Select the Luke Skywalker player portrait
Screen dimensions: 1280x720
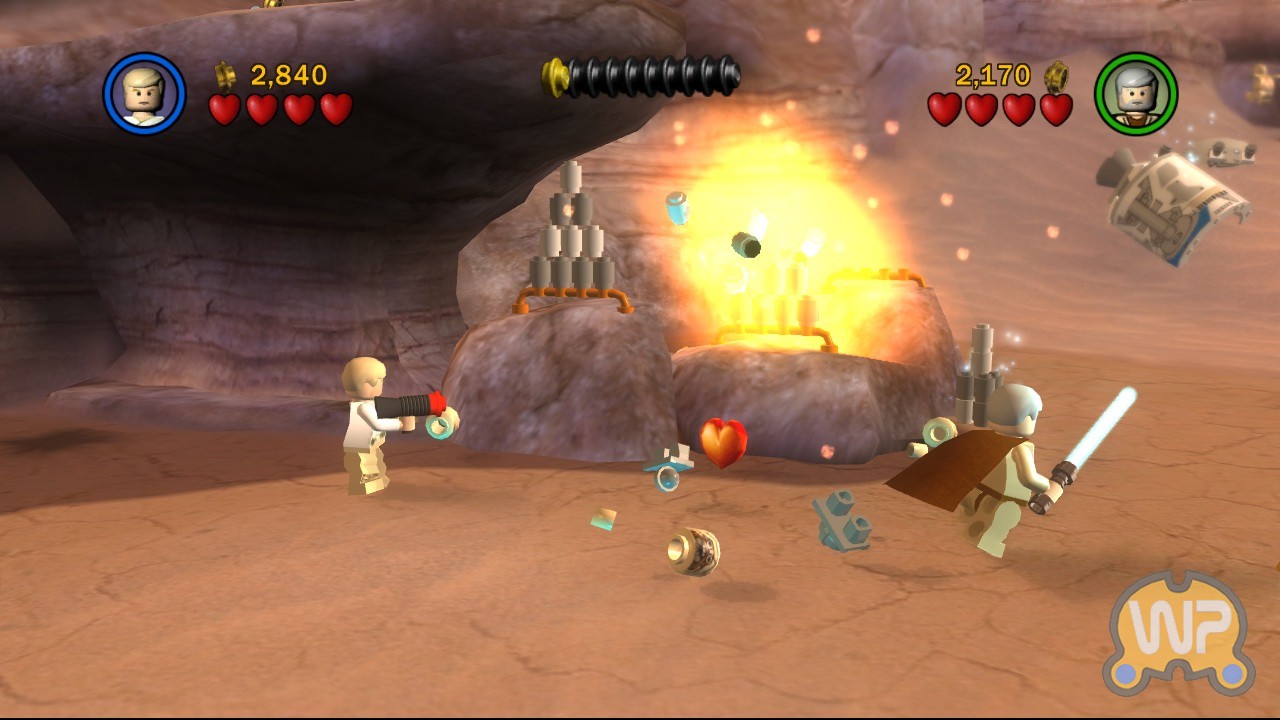click(x=144, y=94)
